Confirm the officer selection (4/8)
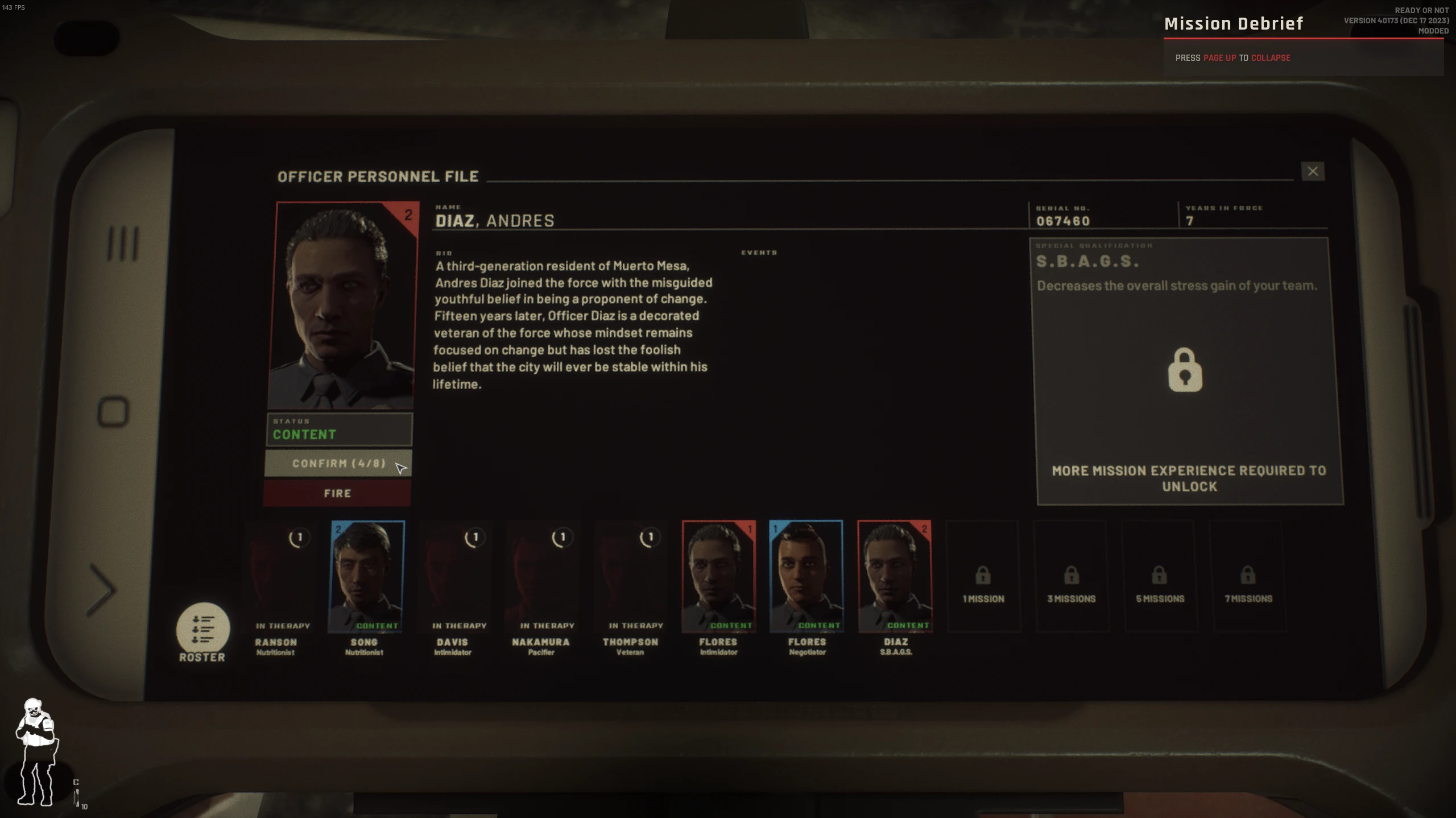 pos(338,464)
